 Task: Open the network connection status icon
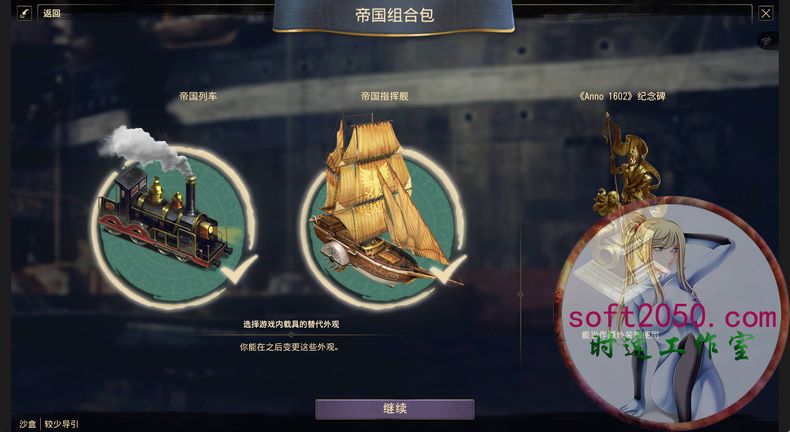pyautogui.click(x=767, y=42)
